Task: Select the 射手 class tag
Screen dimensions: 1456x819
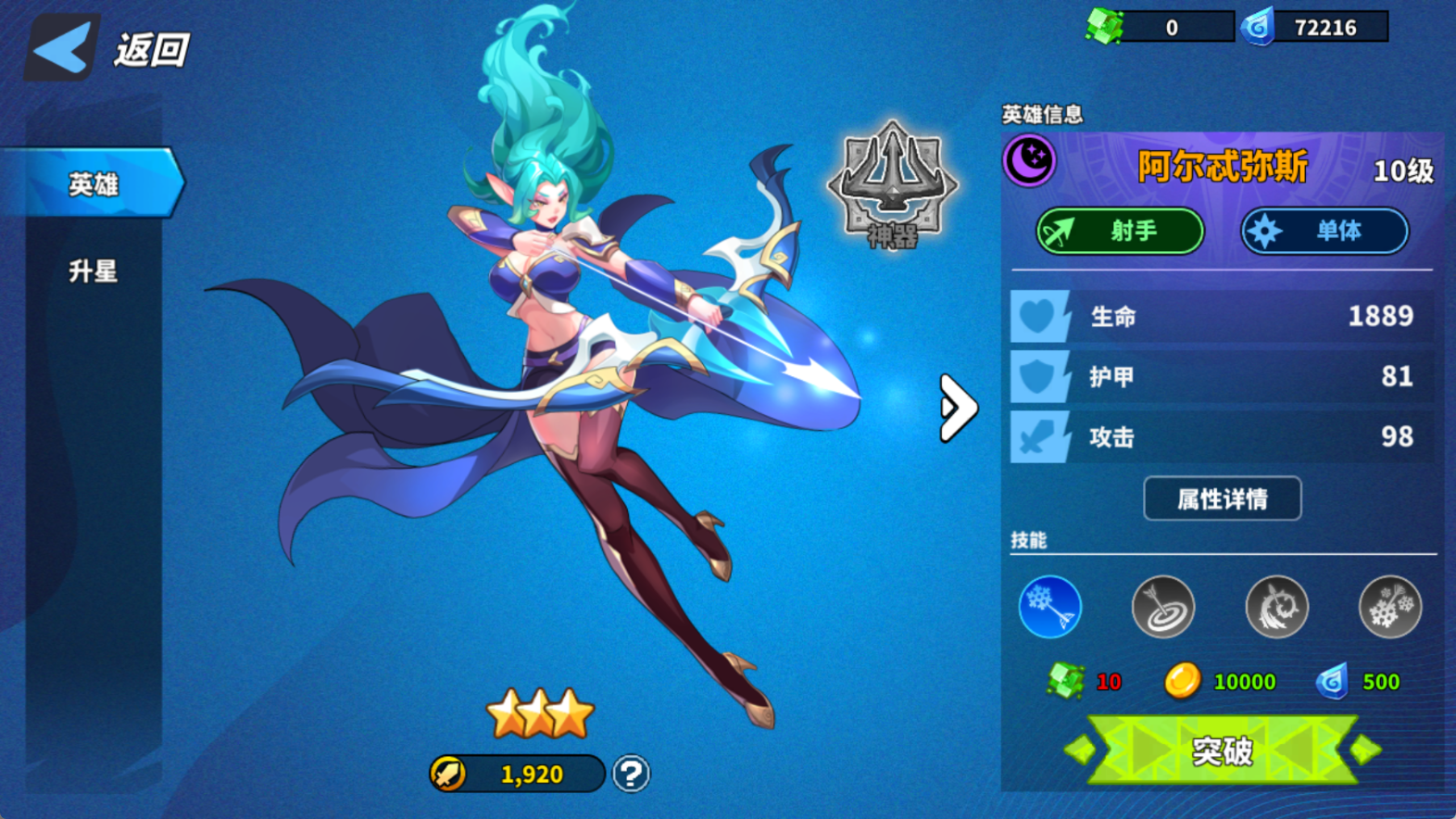Action: pos(1120,231)
